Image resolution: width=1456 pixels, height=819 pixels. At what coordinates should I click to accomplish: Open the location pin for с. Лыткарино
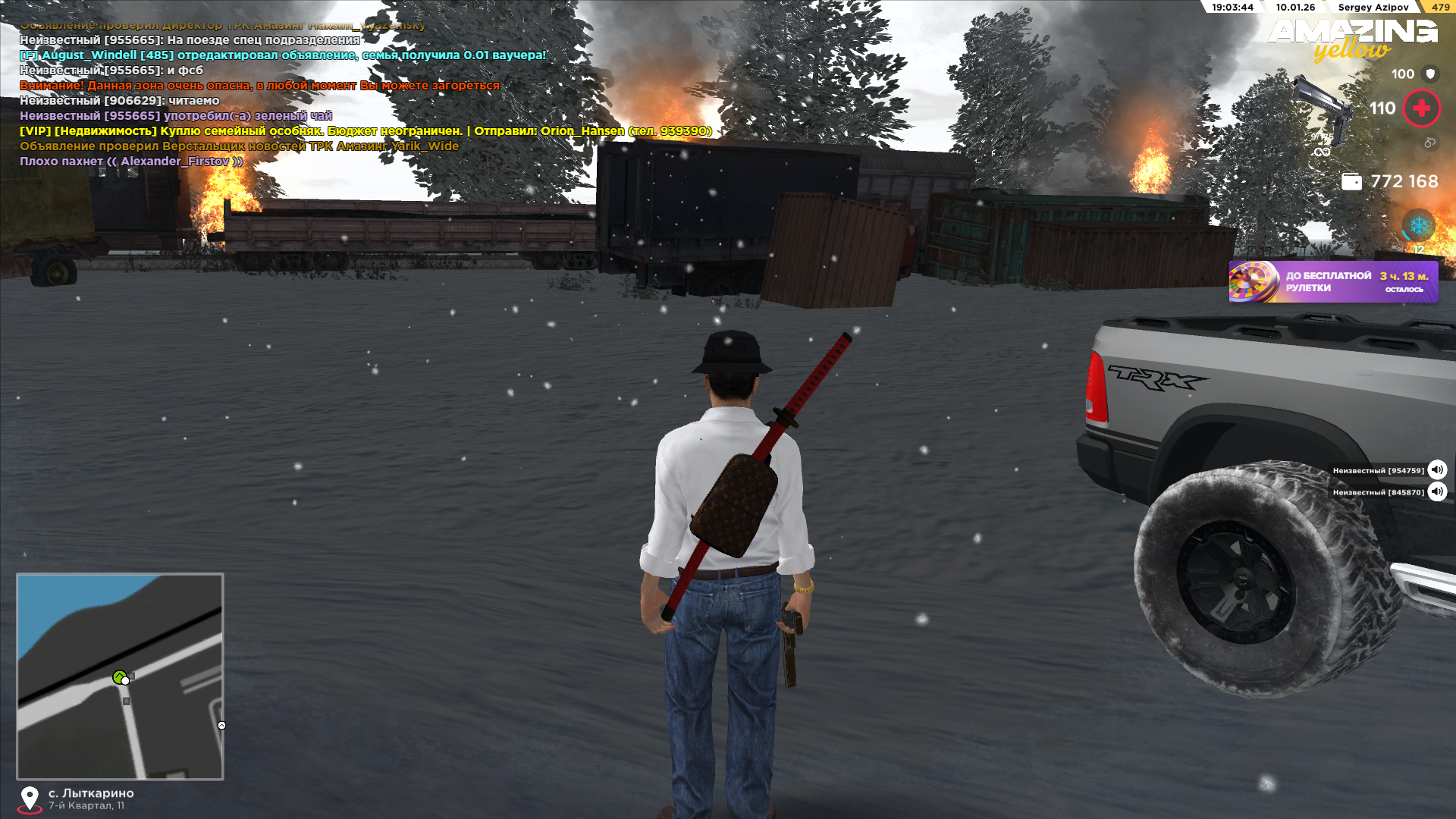tap(30, 799)
